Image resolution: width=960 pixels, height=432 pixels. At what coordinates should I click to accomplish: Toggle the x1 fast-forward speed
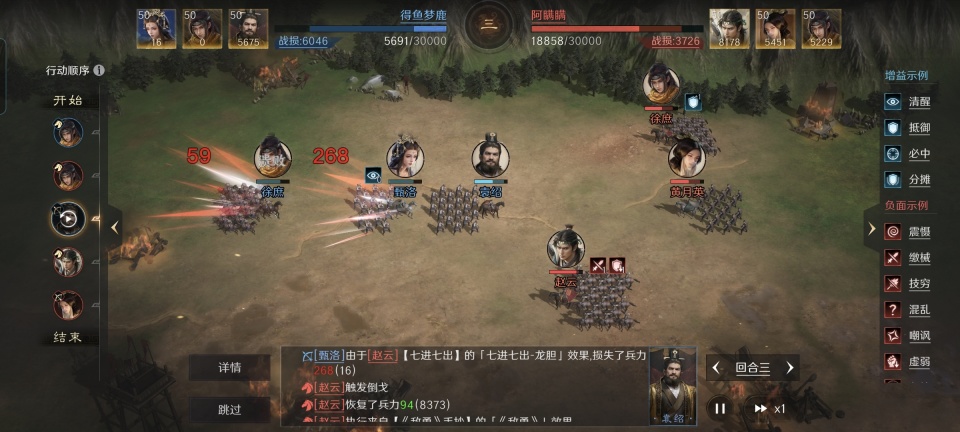pyautogui.click(x=768, y=408)
